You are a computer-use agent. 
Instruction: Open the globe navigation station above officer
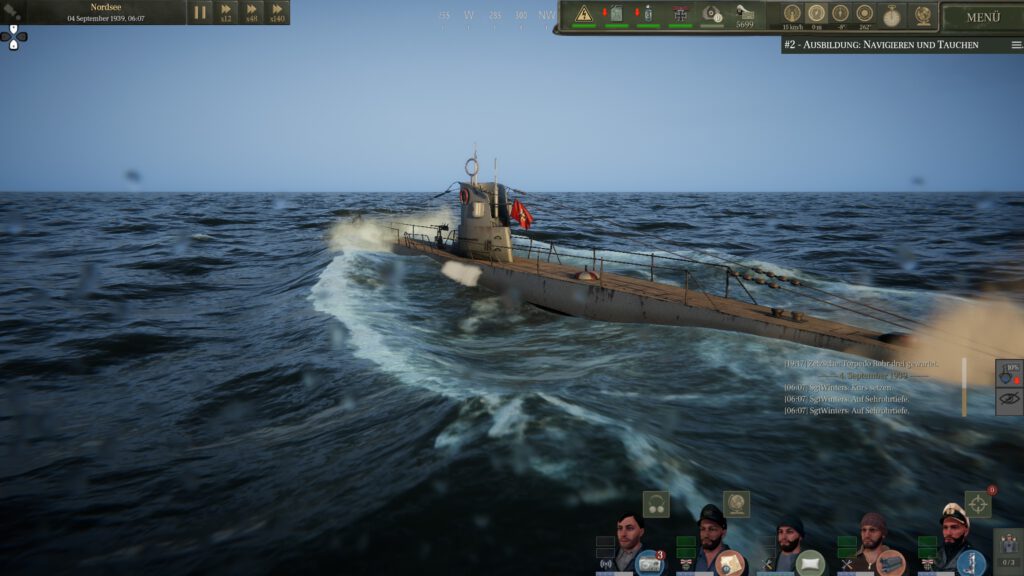tap(736, 503)
